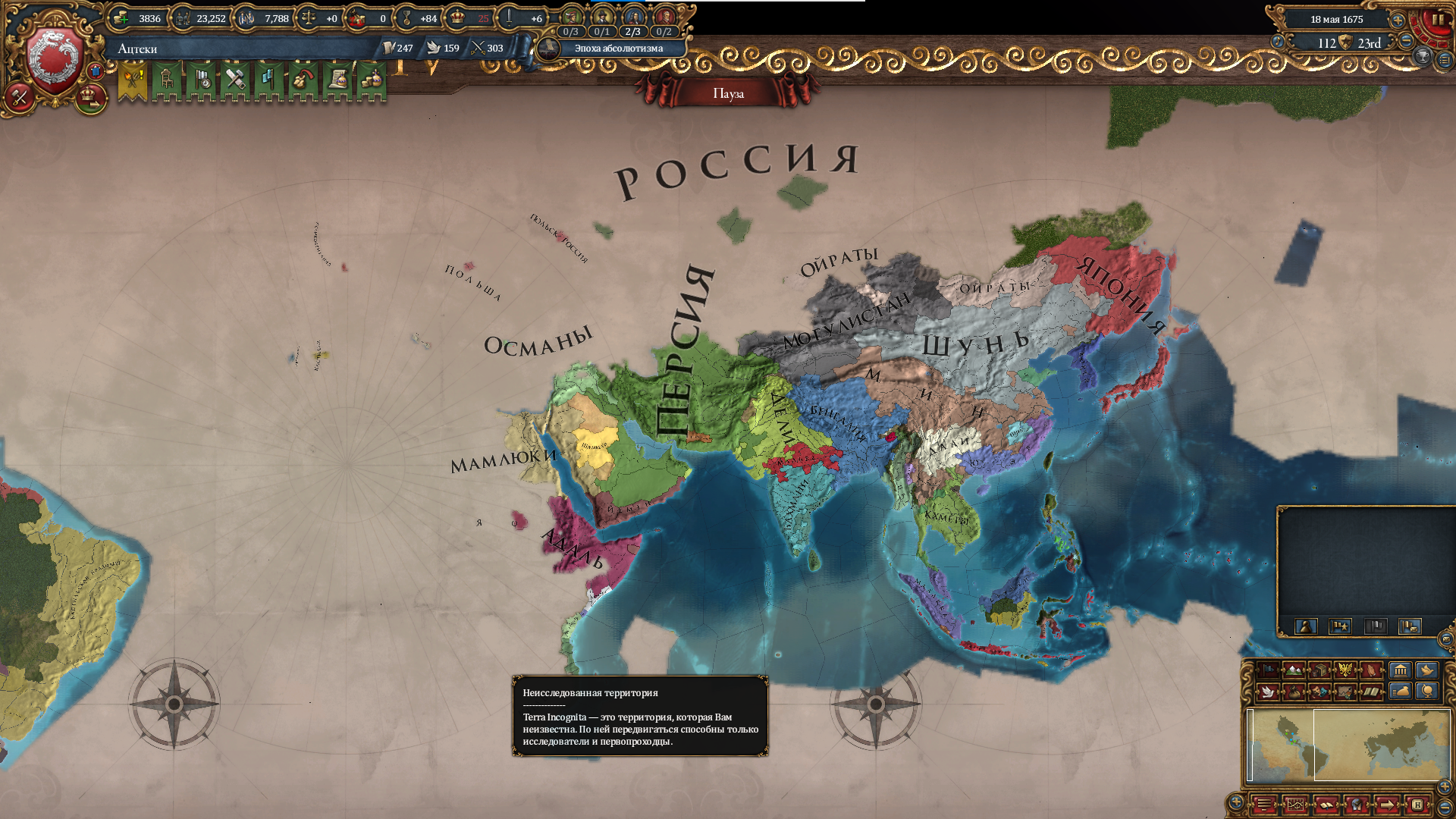
Task: Decrease game speed with the minus button
Action: [1406, 41]
